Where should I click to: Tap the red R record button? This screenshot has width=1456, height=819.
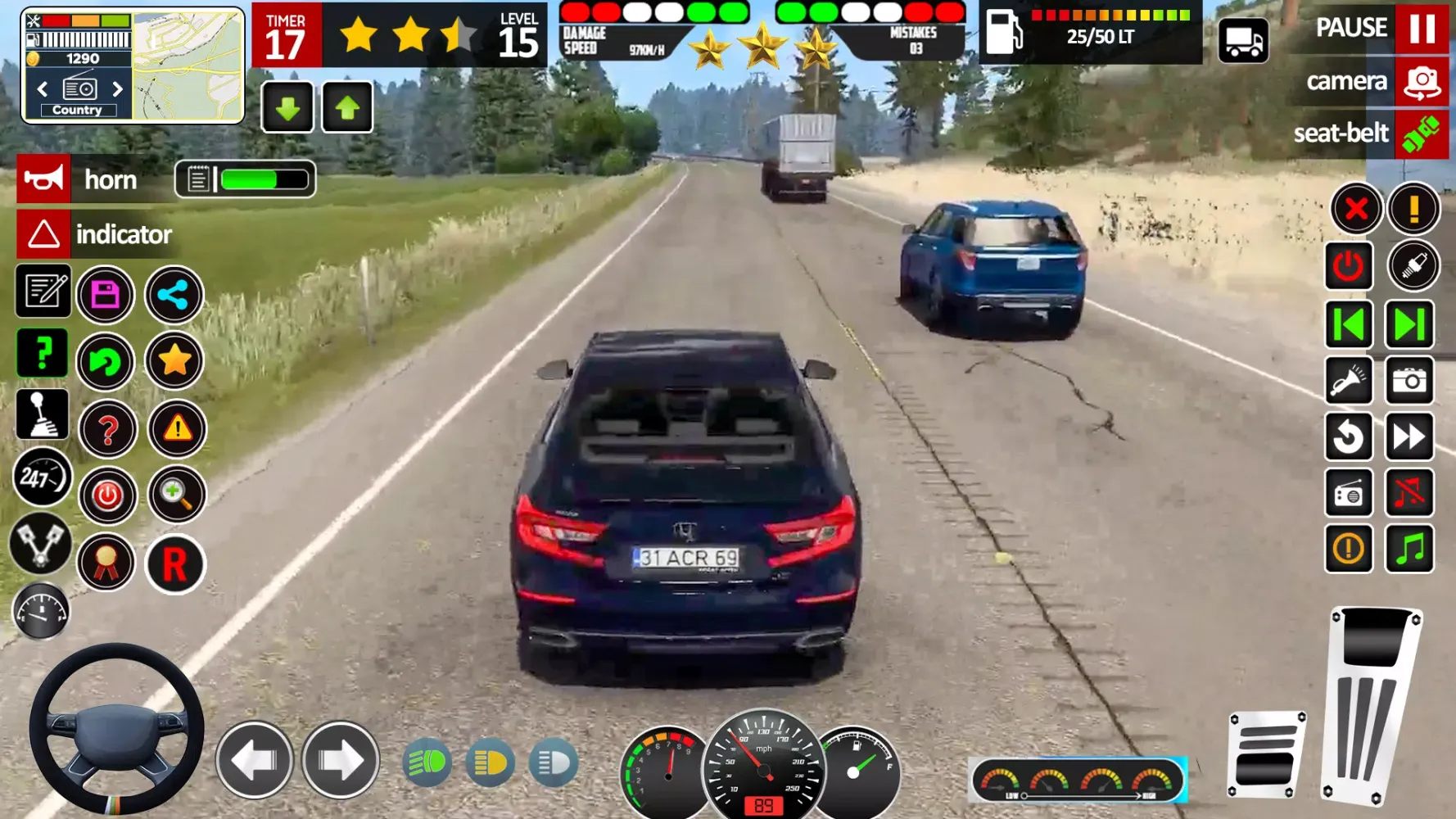pos(175,564)
